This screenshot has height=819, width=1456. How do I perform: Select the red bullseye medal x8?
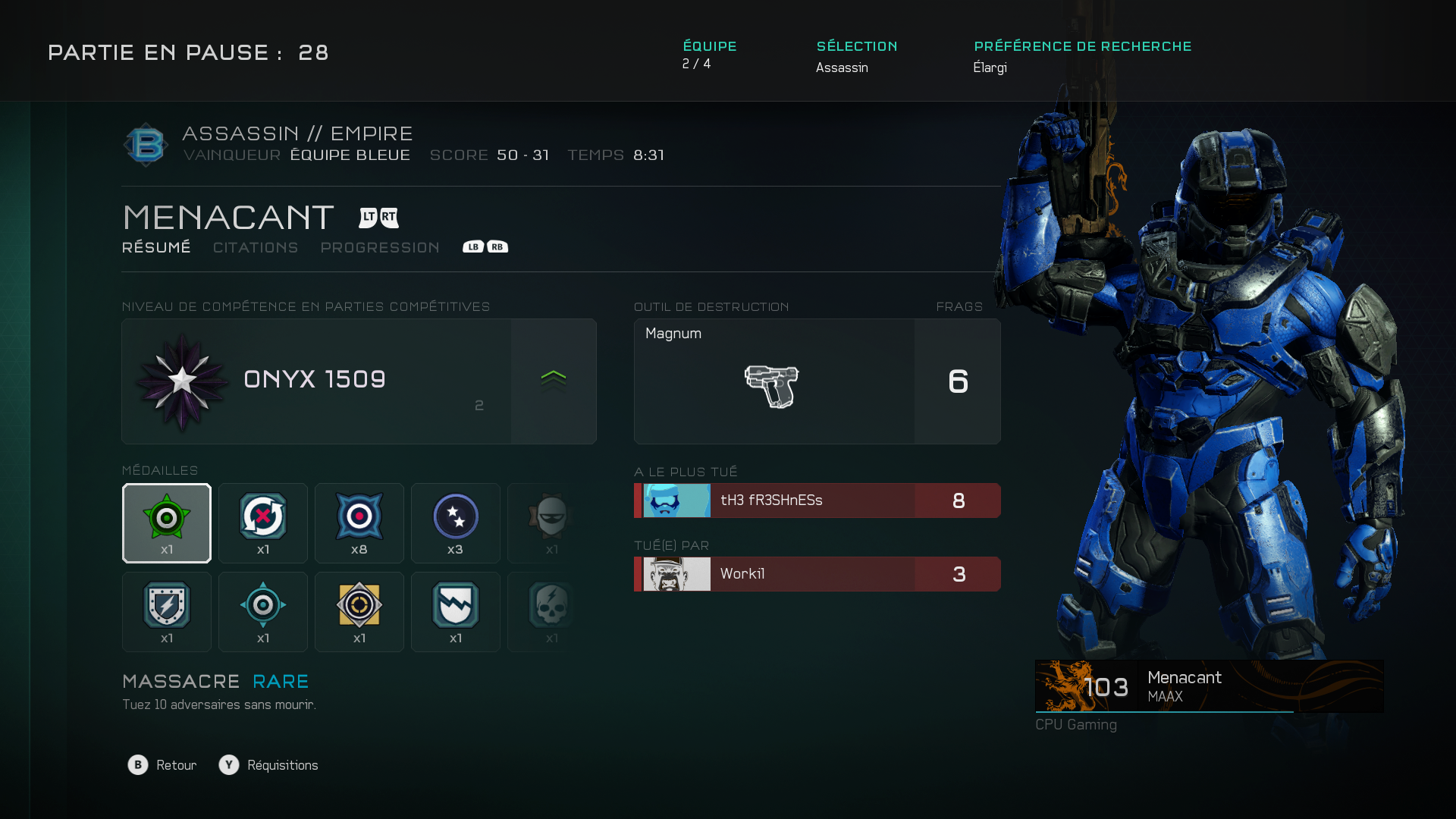pyautogui.click(x=359, y=523)
